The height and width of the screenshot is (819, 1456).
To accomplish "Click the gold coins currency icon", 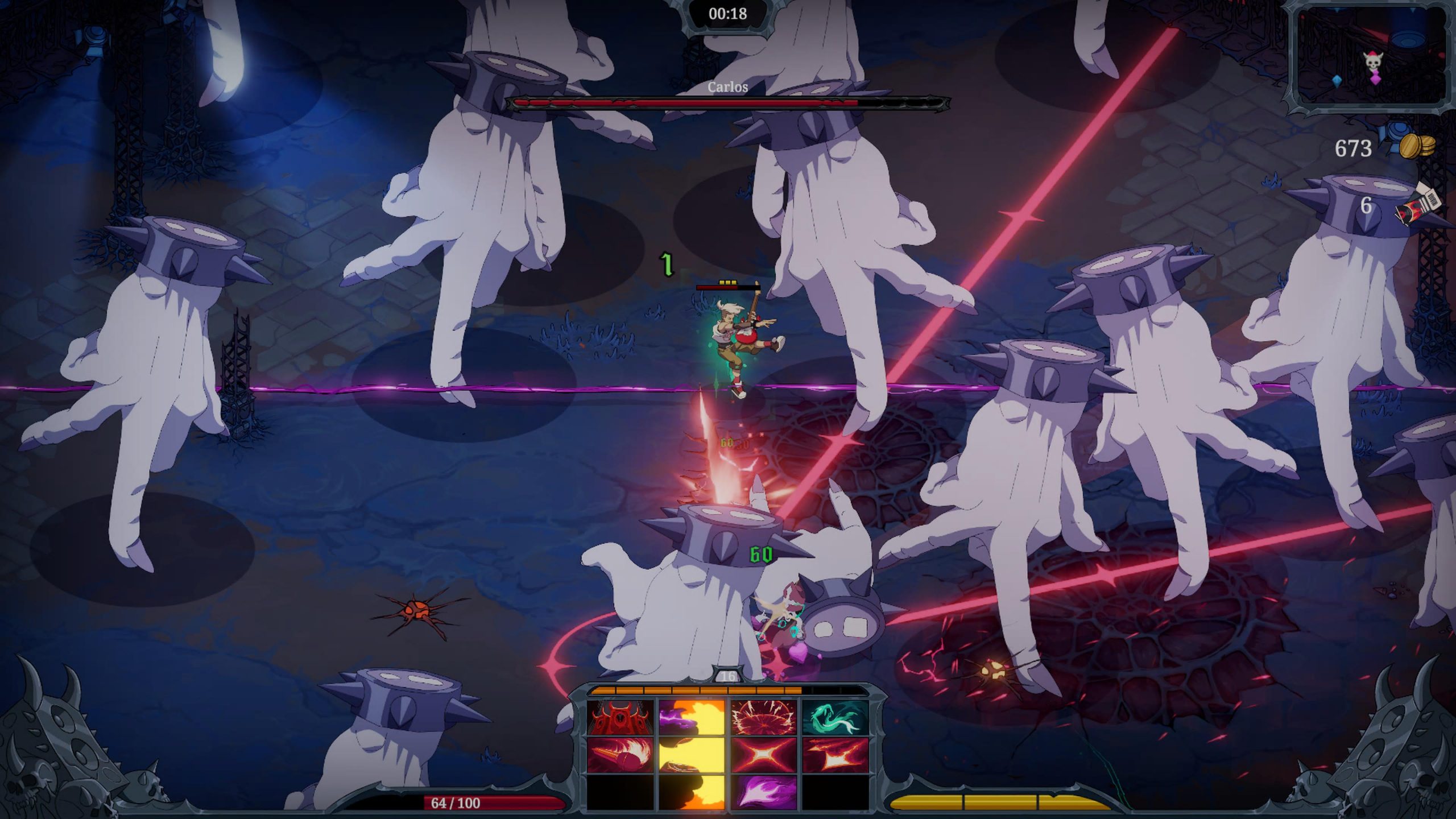I will 1417,147.
